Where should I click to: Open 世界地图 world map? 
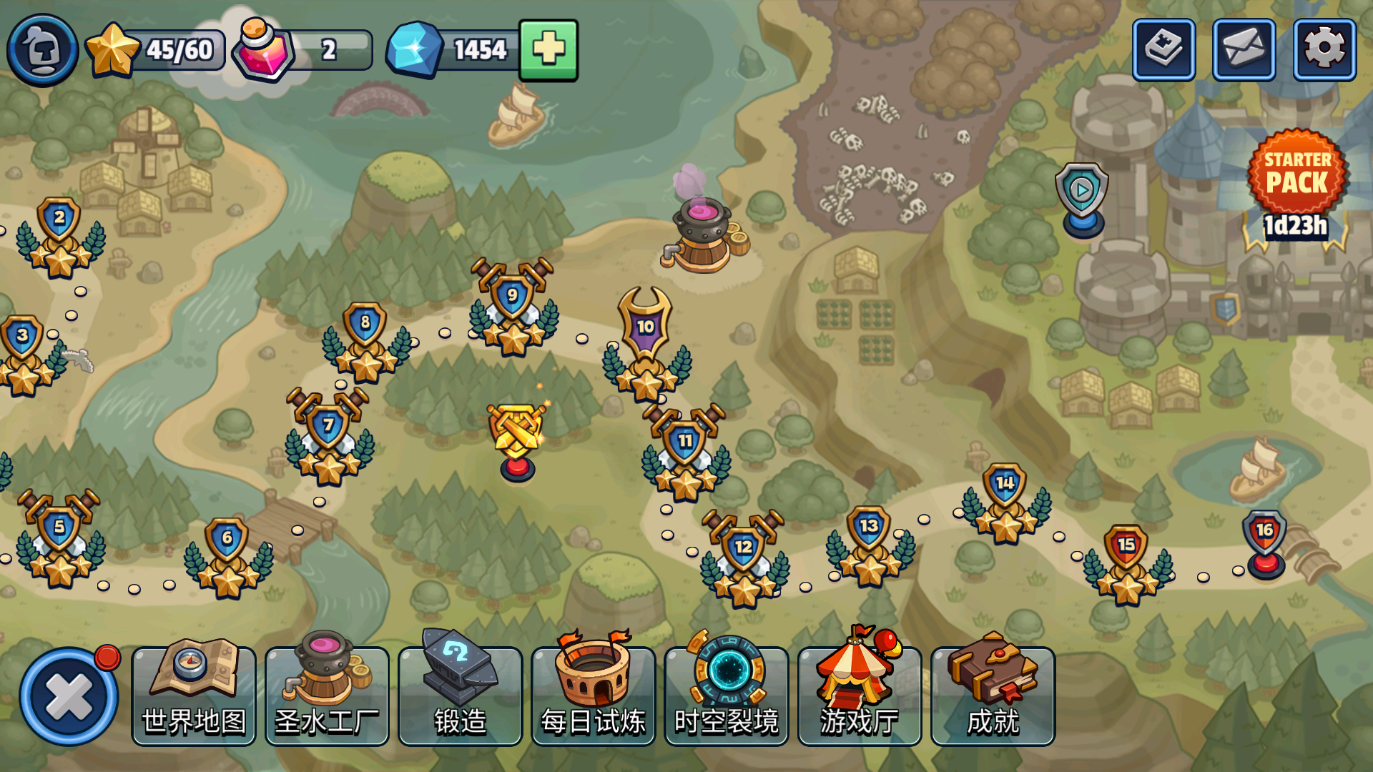(194, 695)
